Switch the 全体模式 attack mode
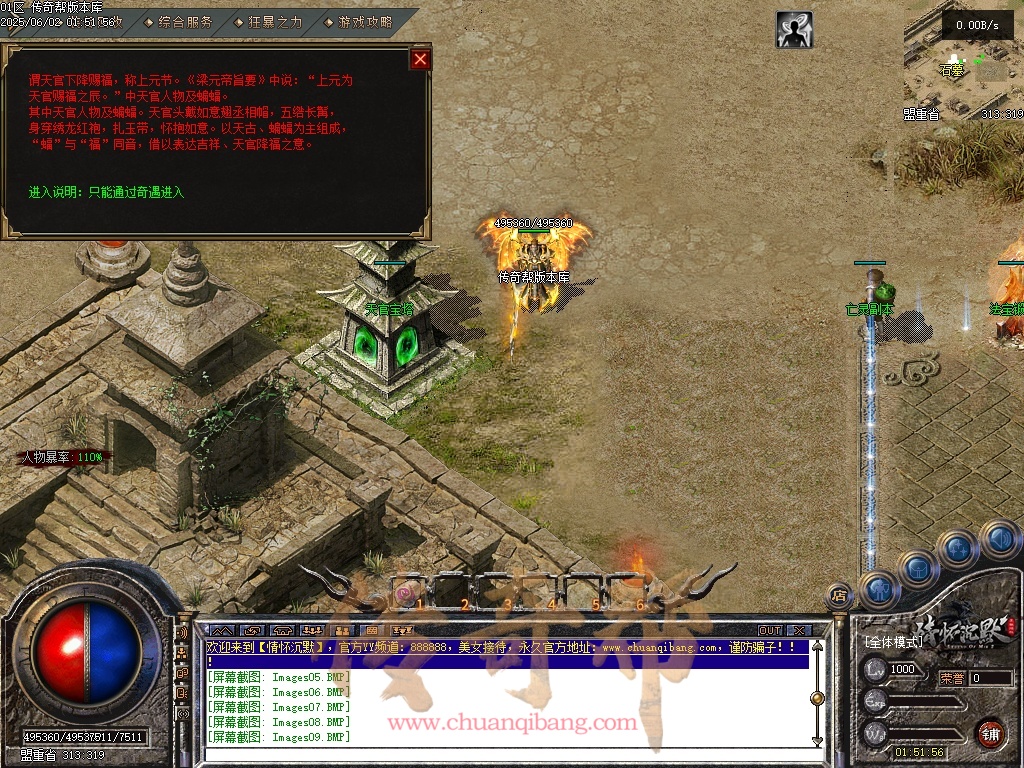 click(x=895, y=641)
